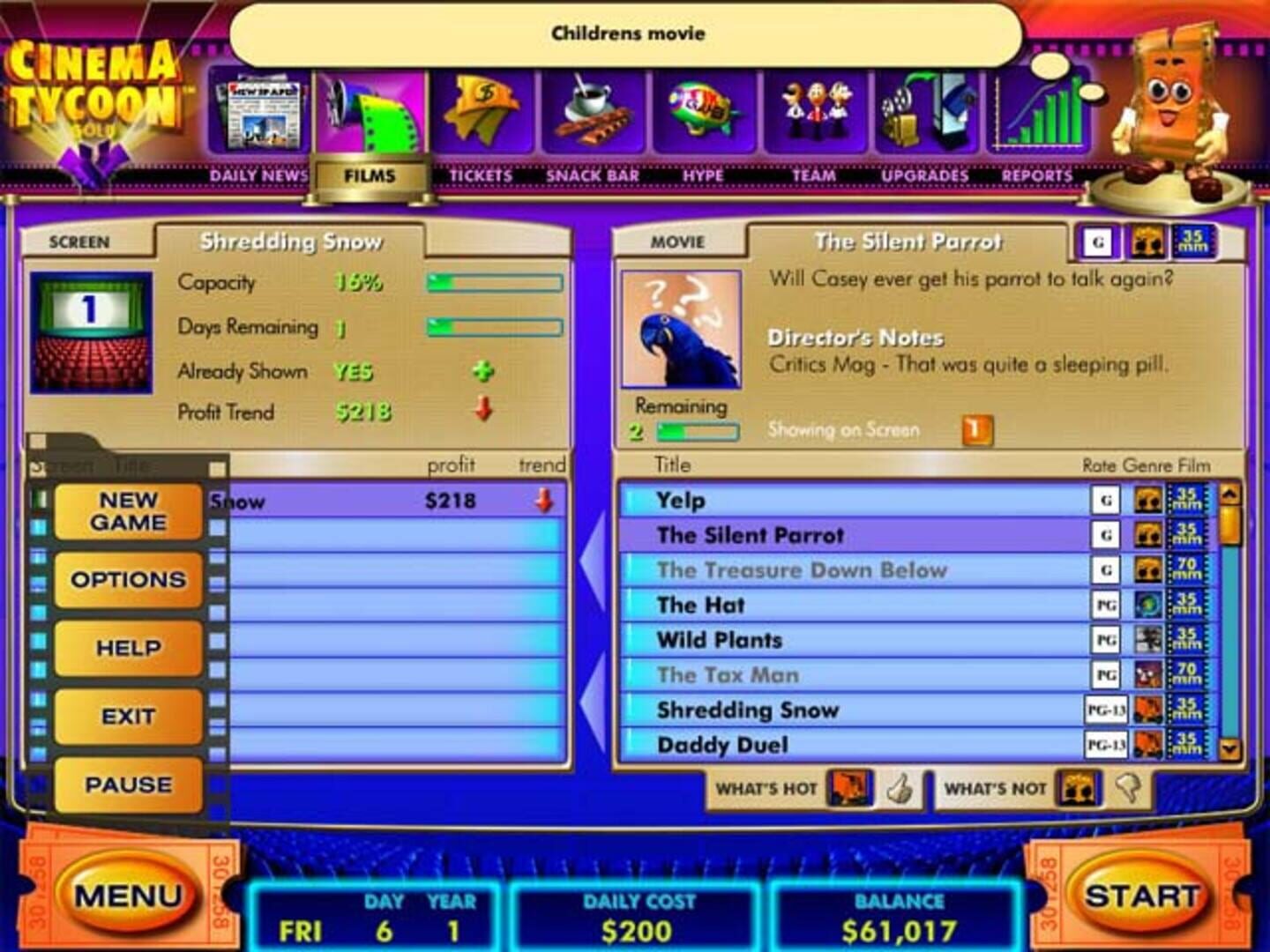Select the Tickets icon in the top toolbar
The width and height of the screenshot is (1270, 952).
482,110
